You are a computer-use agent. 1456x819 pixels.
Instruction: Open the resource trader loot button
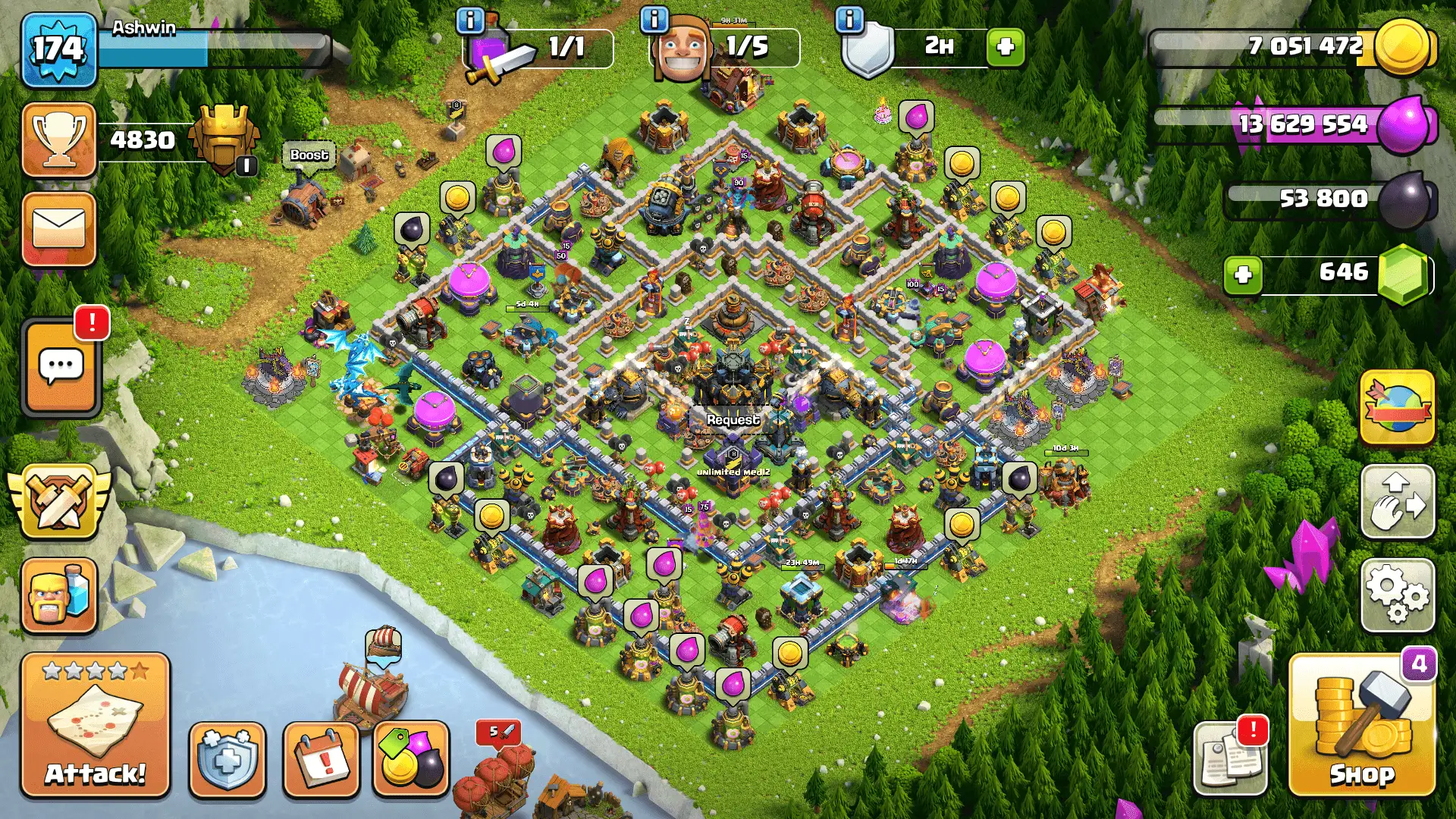tap(411, 759)
